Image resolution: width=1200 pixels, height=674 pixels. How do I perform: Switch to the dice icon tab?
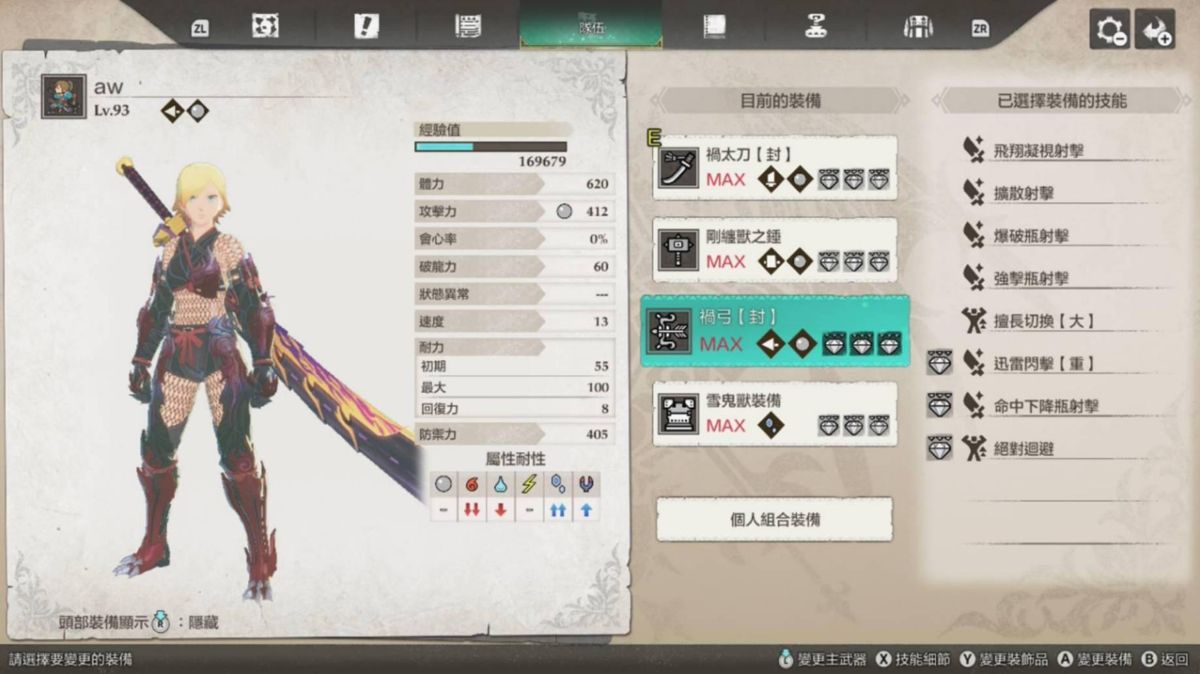[x=265, y=27]
